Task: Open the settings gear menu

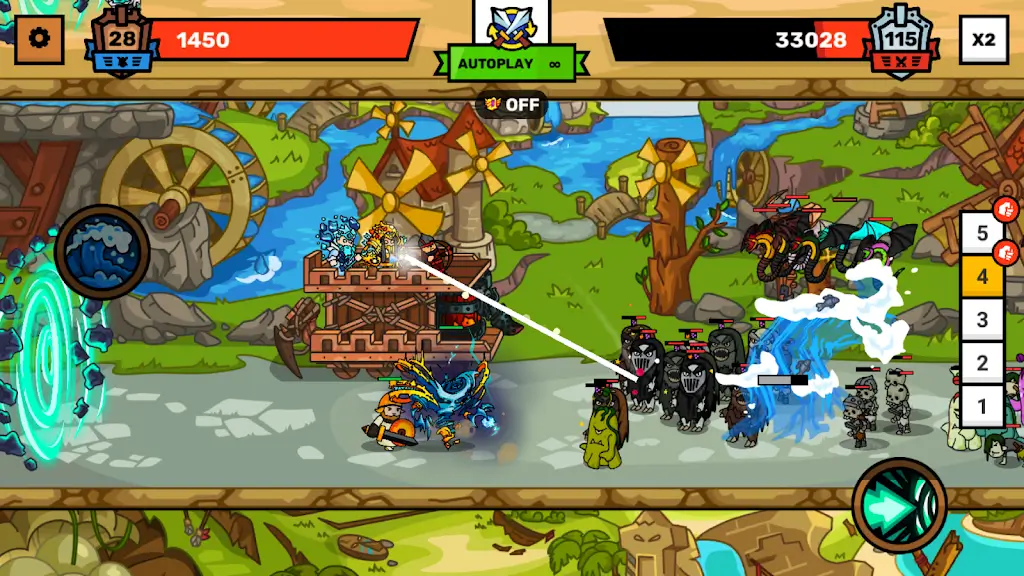Action: coord(40,40)
